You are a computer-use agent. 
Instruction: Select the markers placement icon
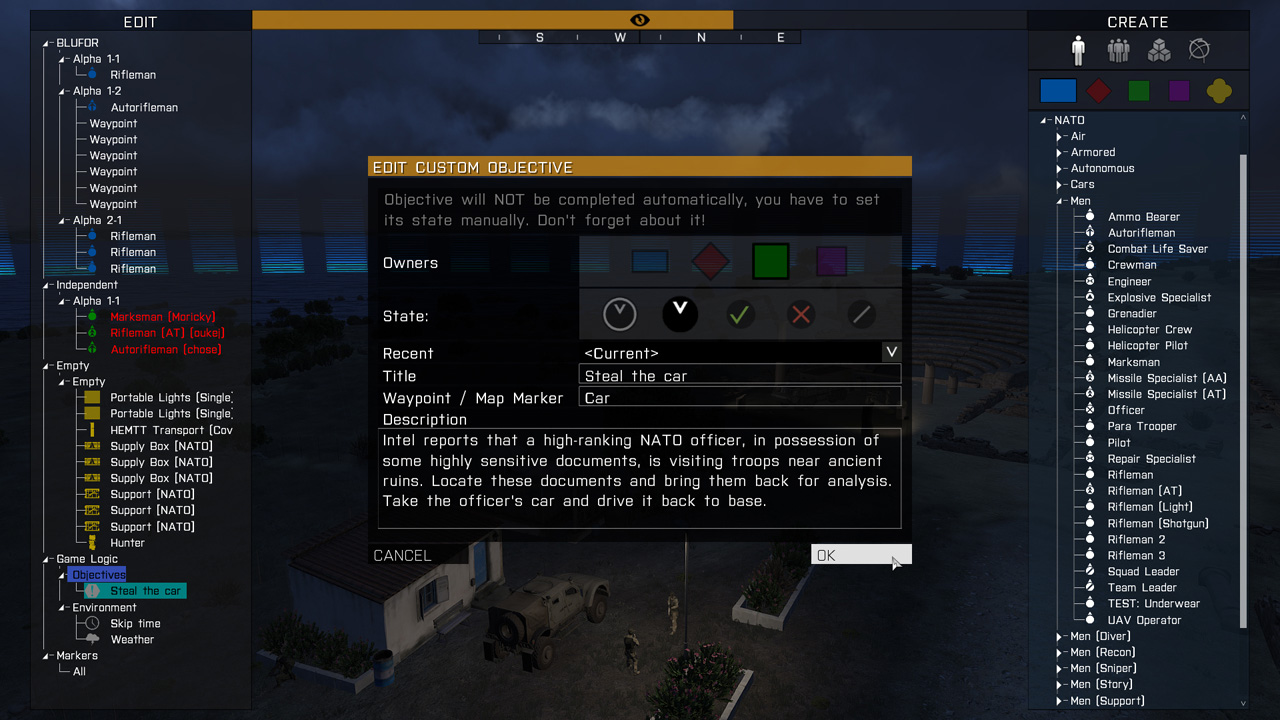1198,49
